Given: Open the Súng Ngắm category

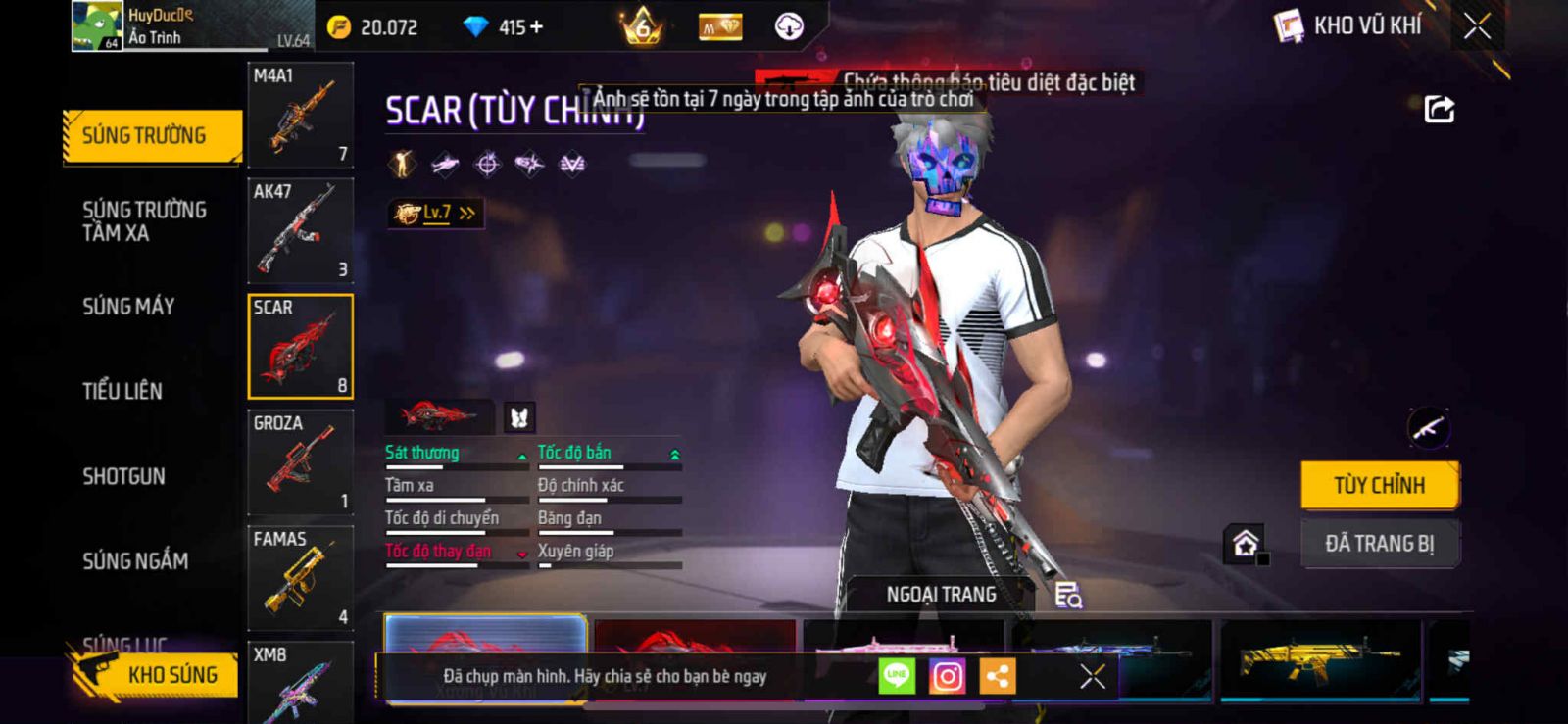Looking at the screenshot, I should 135,561.
